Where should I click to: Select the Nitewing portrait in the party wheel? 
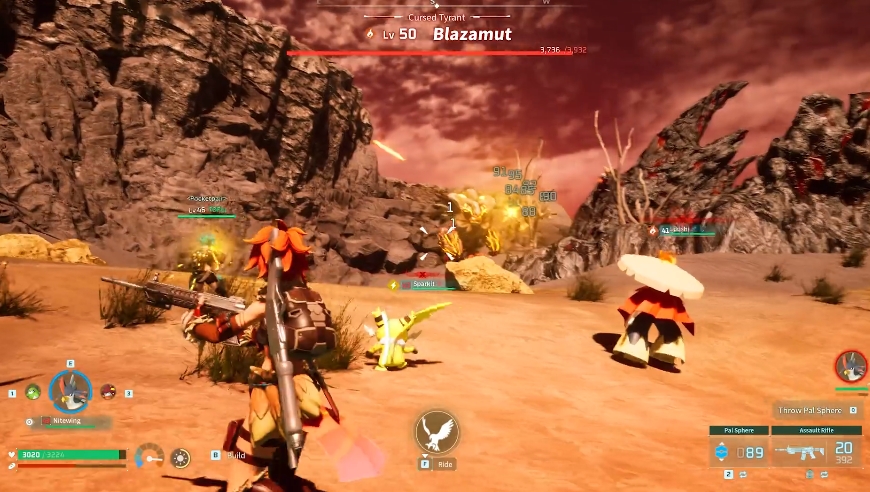tap(70, 391)
